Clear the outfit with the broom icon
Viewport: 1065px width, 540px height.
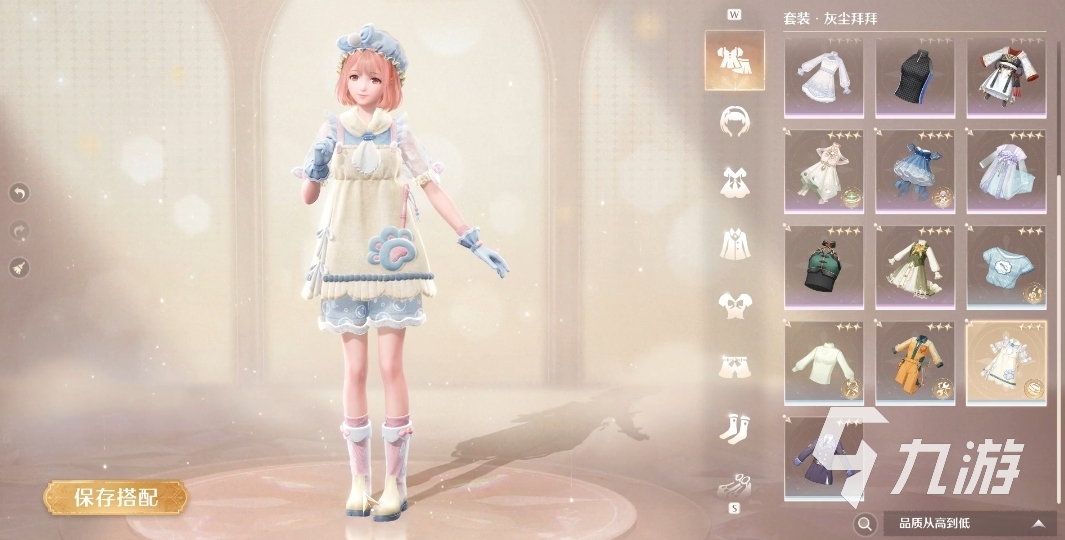click(19, 267)
